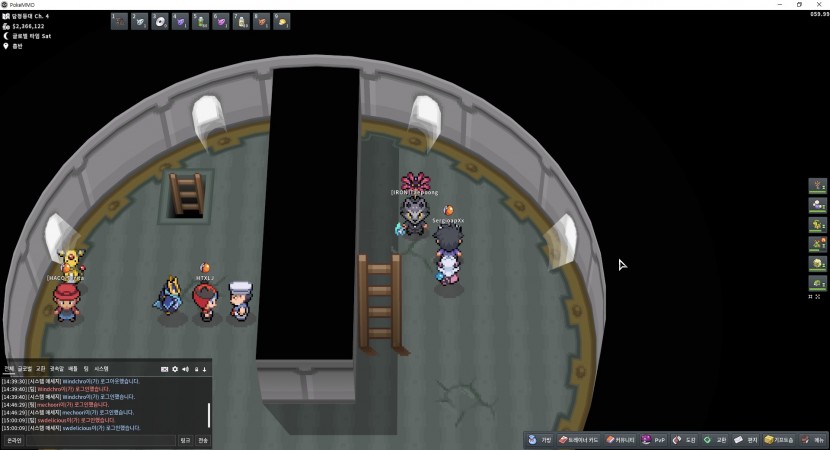The width and height of the screenshot is (830, 450).
Task: Open the 기프트숍 (gift shop)
Action: pos(781,440)
